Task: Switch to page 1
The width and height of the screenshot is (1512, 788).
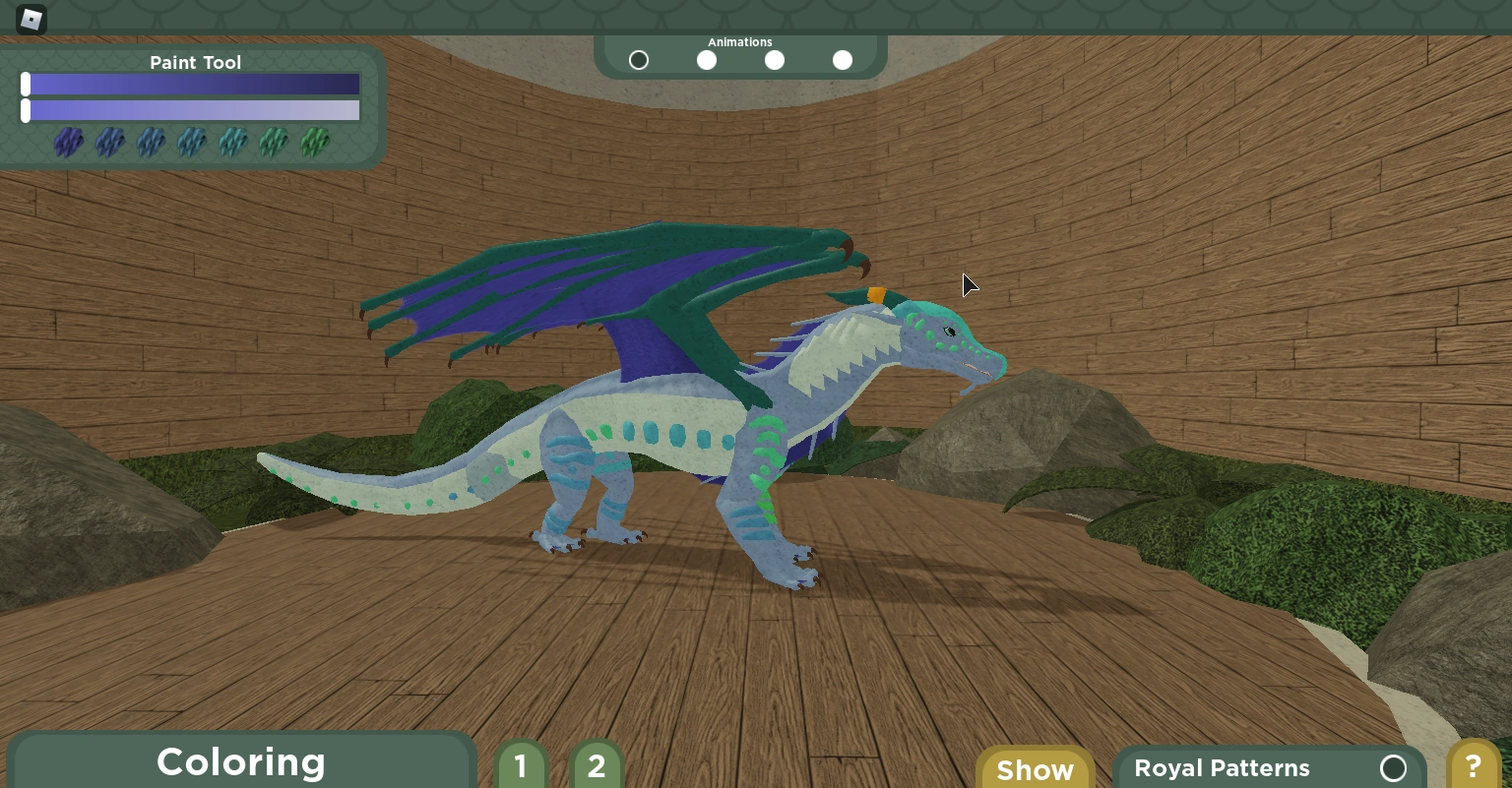Action: click(521, 765)
